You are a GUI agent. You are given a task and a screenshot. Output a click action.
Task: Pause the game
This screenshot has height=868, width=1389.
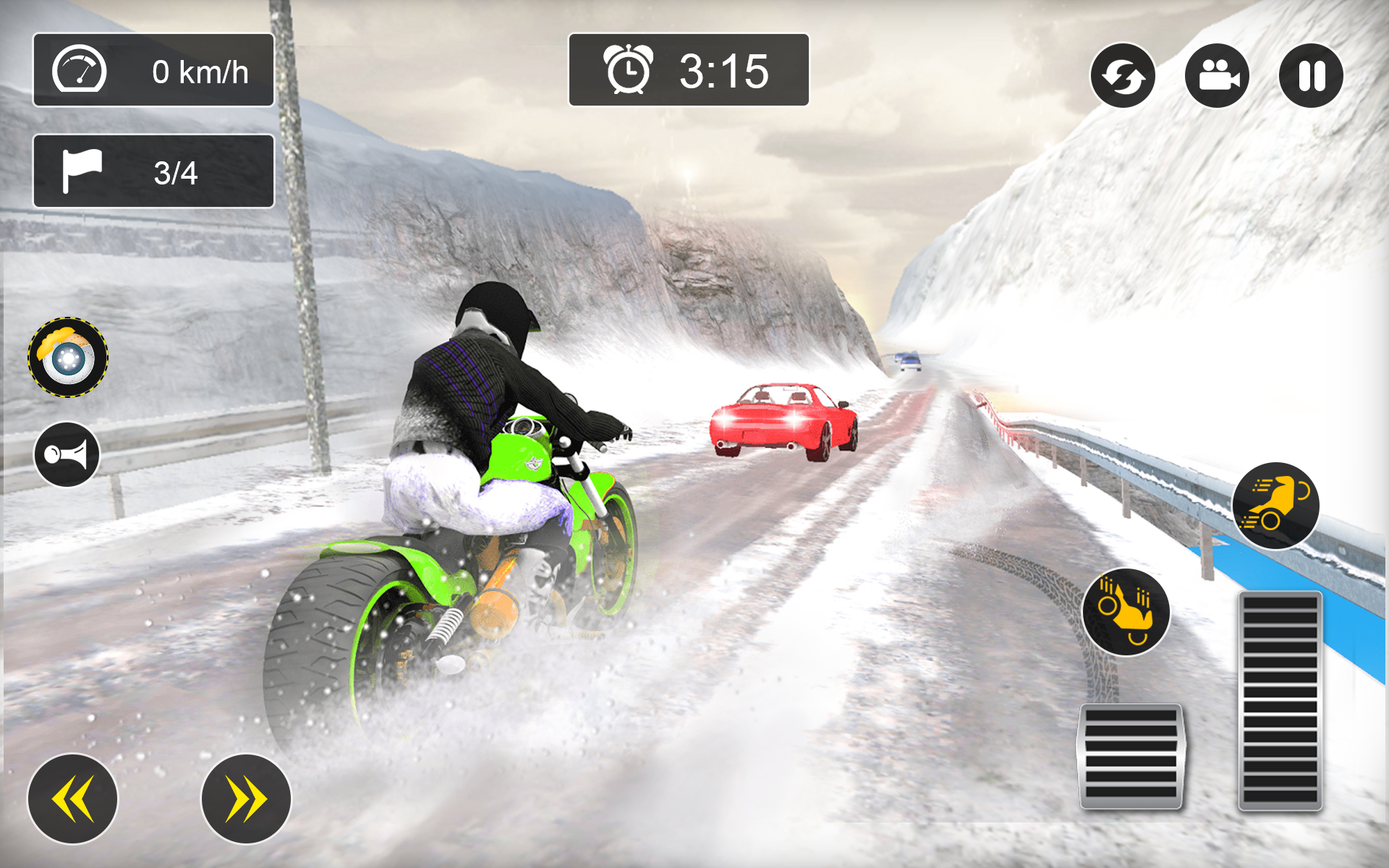click(1310, 75)
